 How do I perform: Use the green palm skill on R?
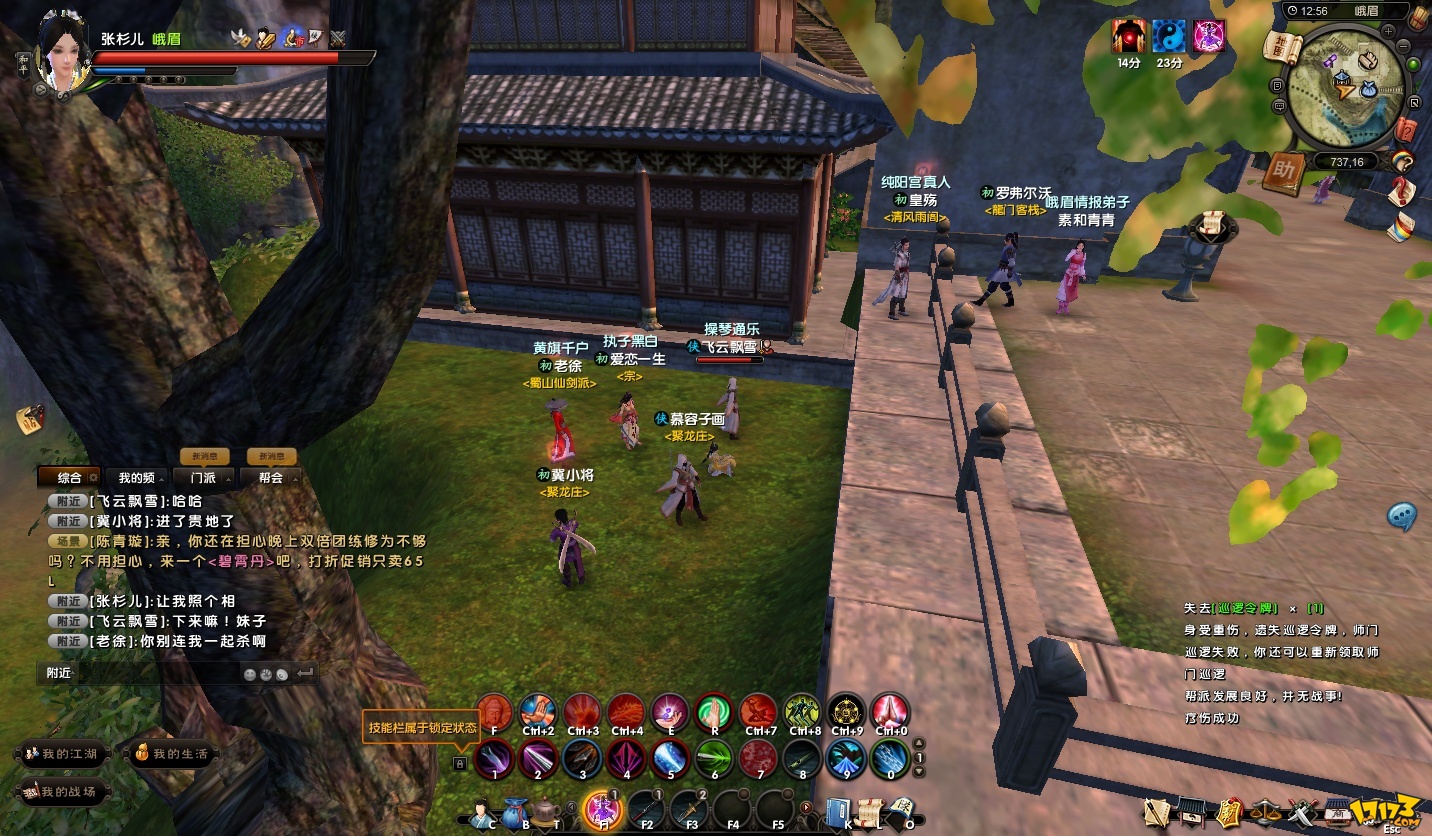coord(714,712)
